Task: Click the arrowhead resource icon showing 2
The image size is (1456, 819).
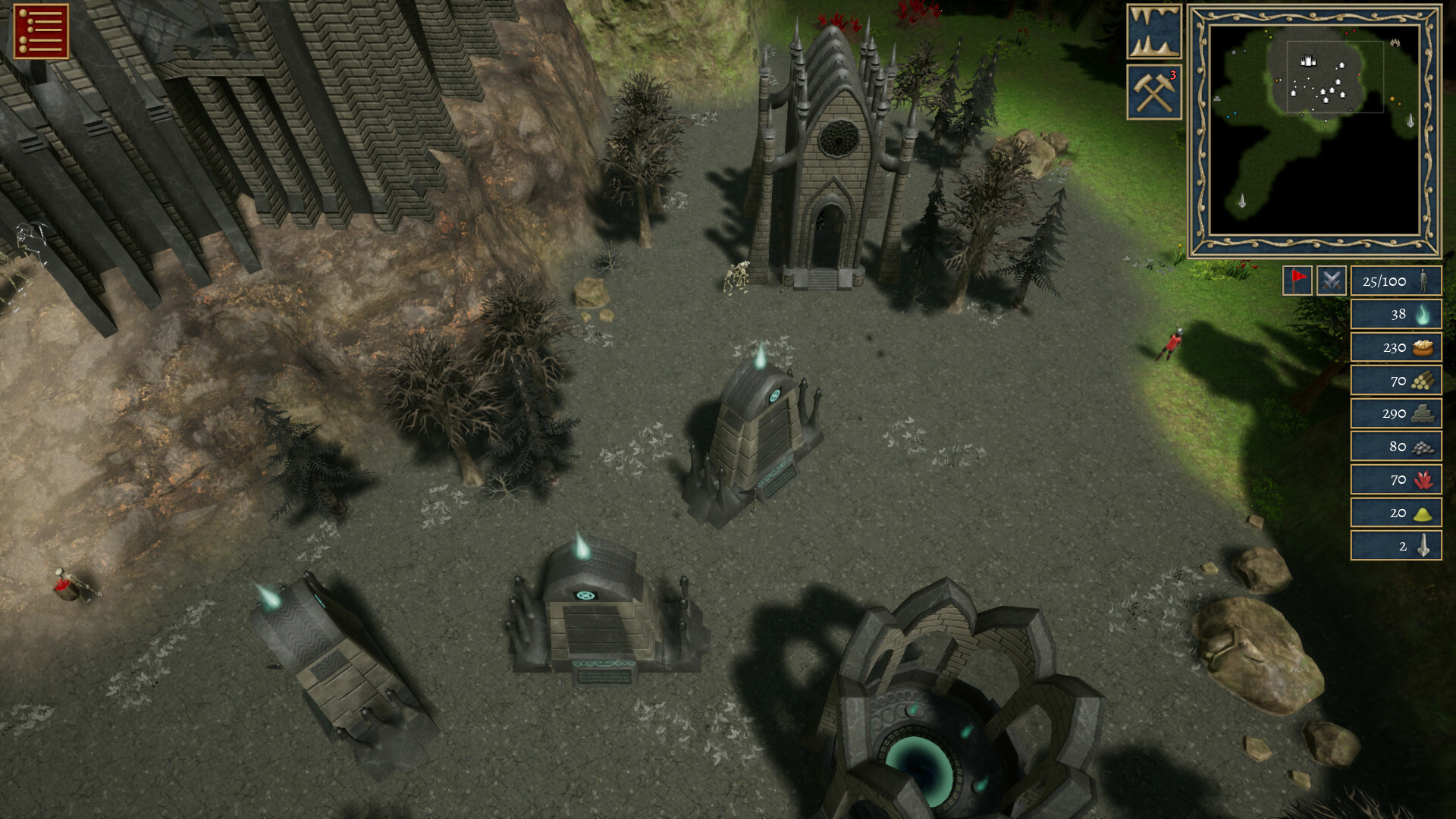Action: (x=1423, y=544)
